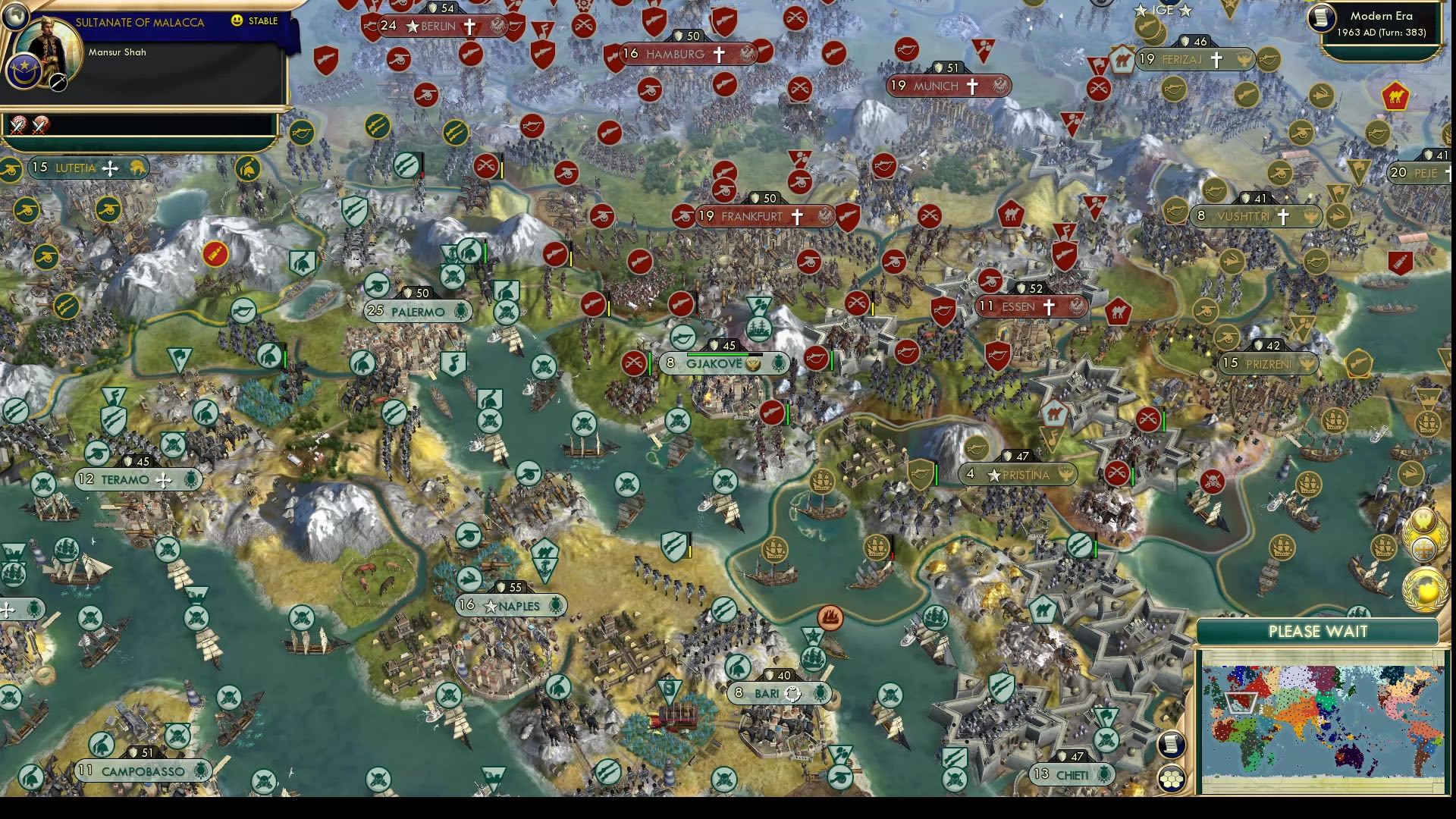The image size is (1456, 819).
Task: Open the Civilopedia scroll icon
Action: (1172, 744)
